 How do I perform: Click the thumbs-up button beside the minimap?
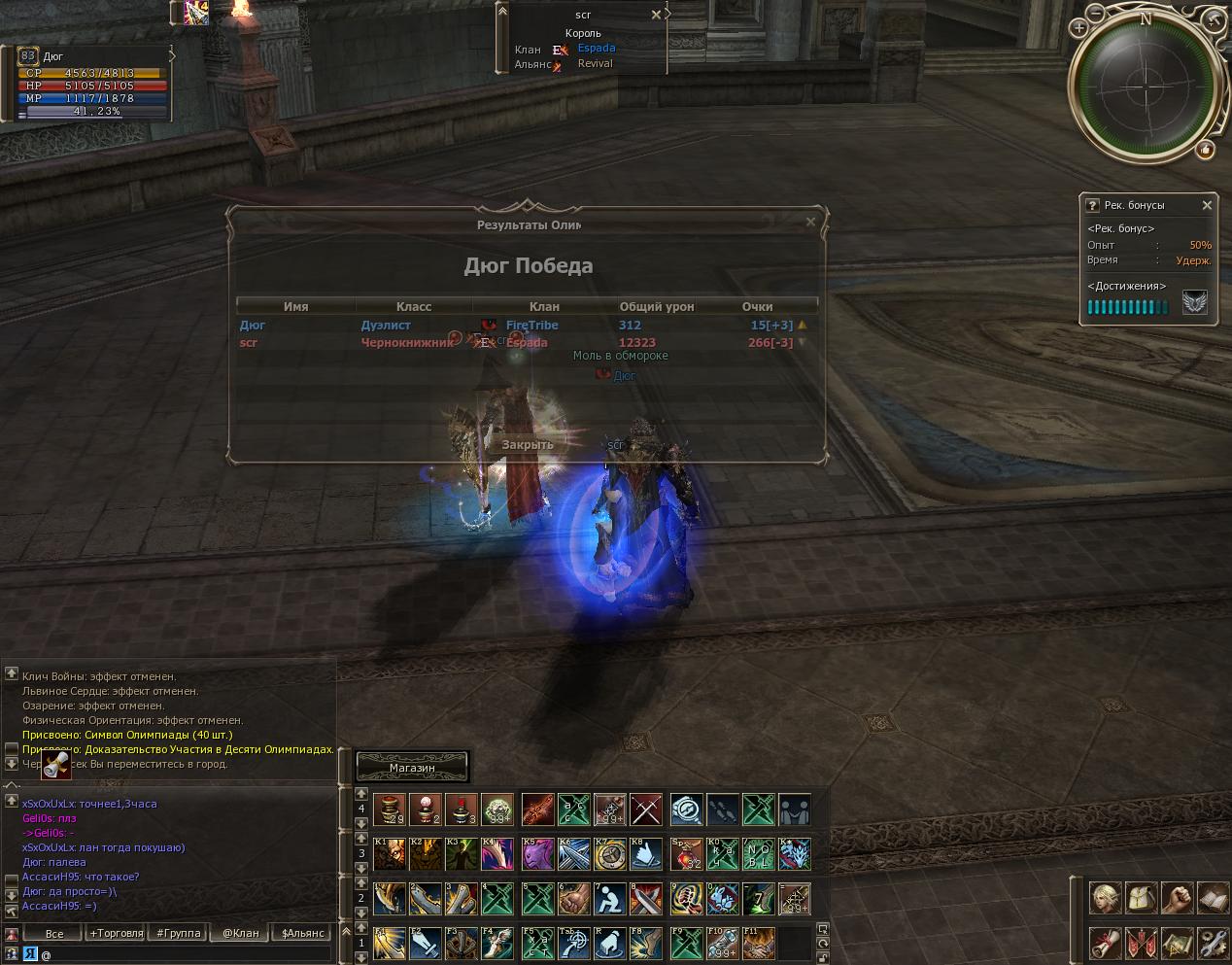[1206, 149]
